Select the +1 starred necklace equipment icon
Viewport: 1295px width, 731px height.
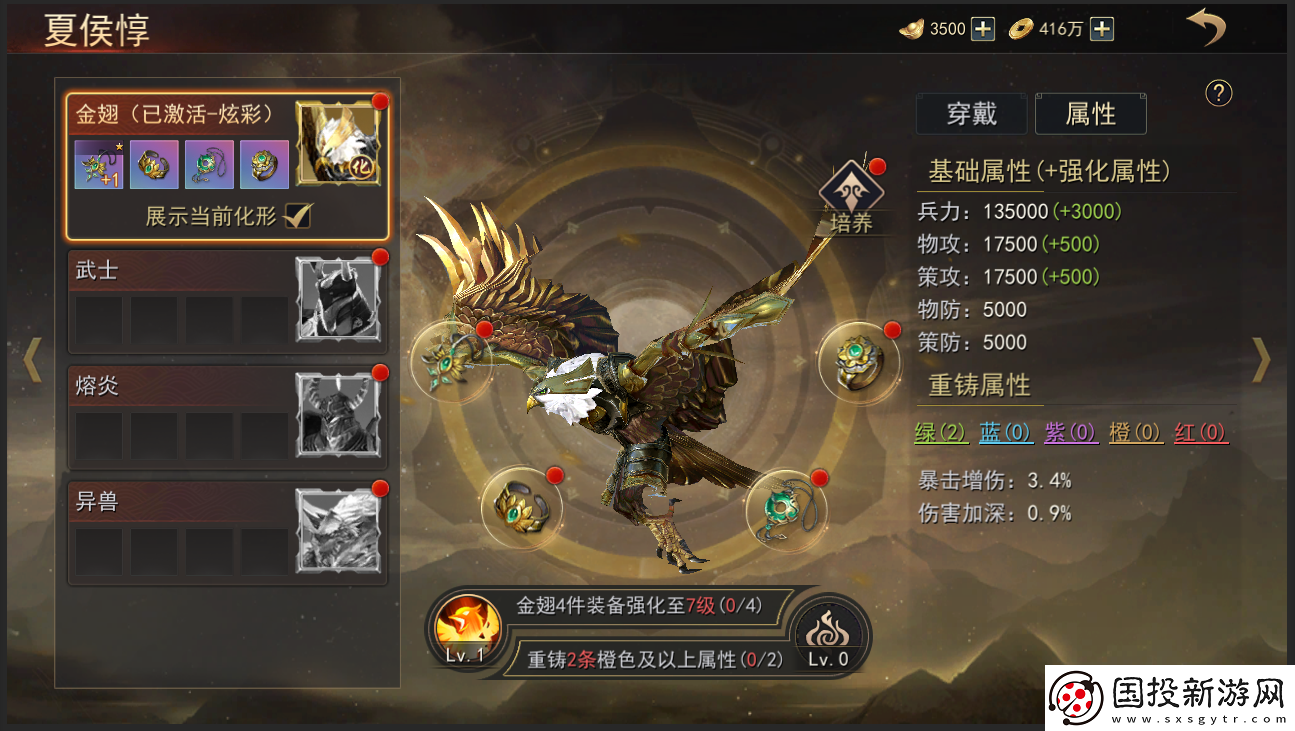(x=97, y=163)
